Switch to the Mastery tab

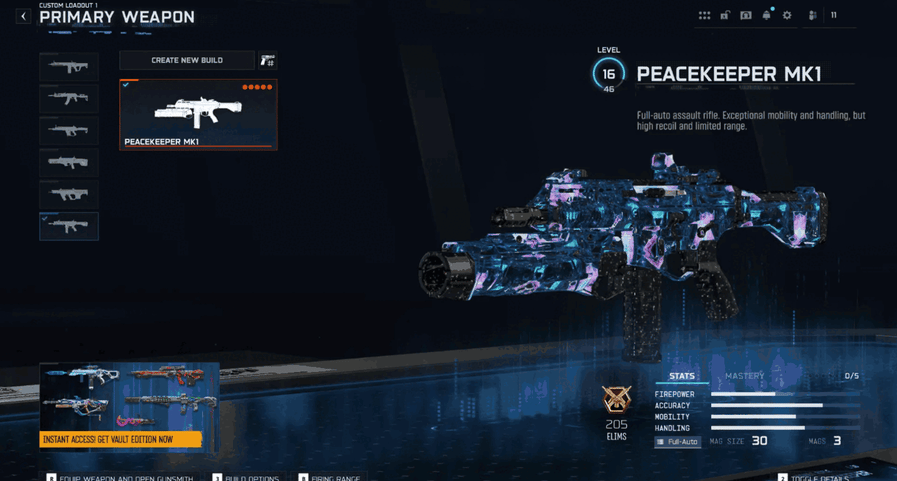coord(744,376)
